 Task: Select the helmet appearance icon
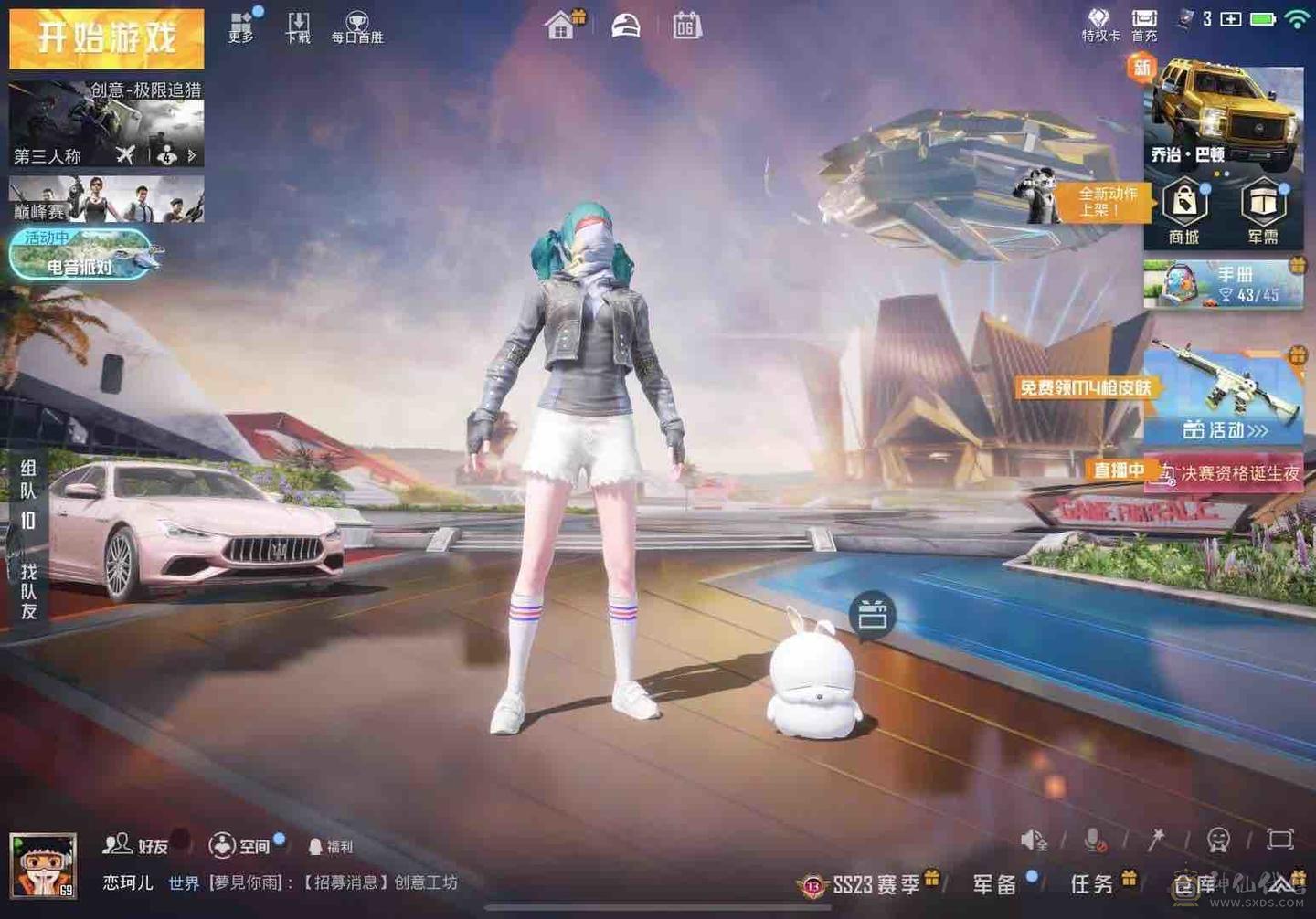(627, 25)
